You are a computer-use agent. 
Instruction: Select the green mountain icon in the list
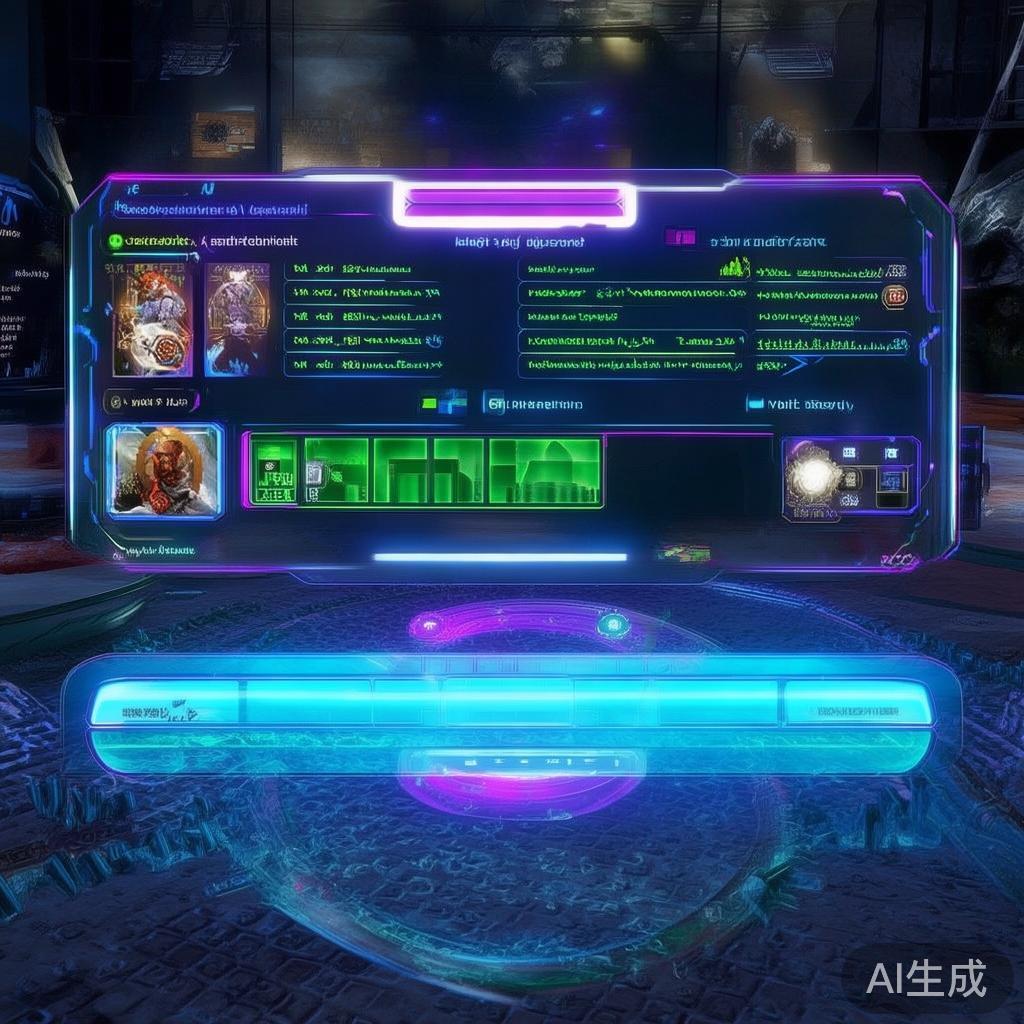(x=734, y=268)
